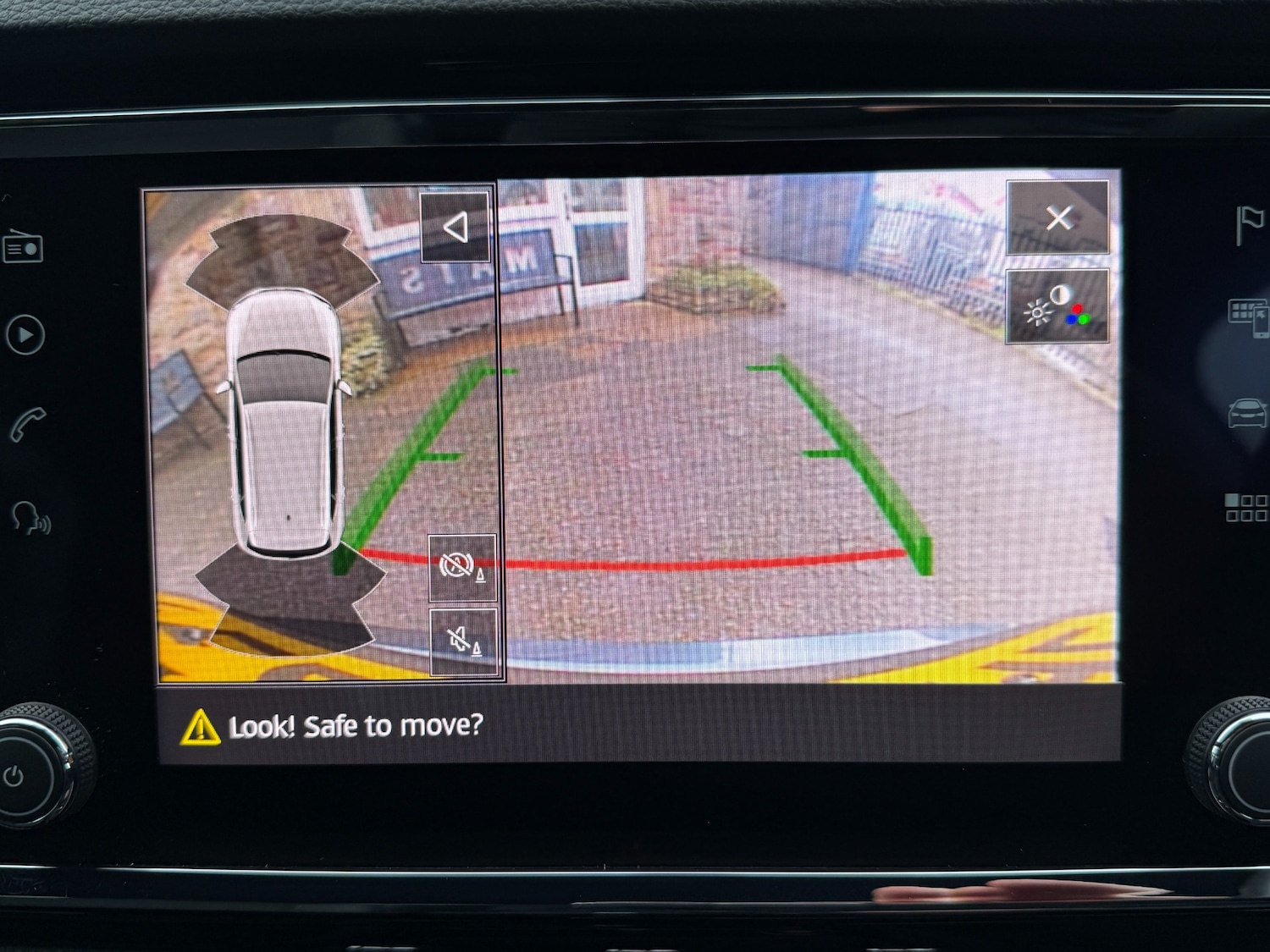Disable the automatic braking maneuver function
Screen dimensions: 1270x952
(x=464, y=567)
